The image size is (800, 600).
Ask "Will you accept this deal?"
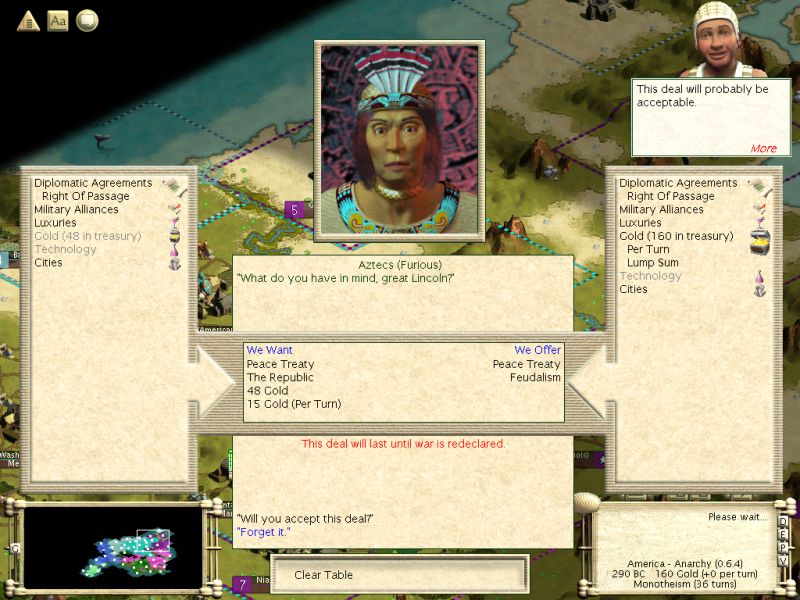coord(305,518)
